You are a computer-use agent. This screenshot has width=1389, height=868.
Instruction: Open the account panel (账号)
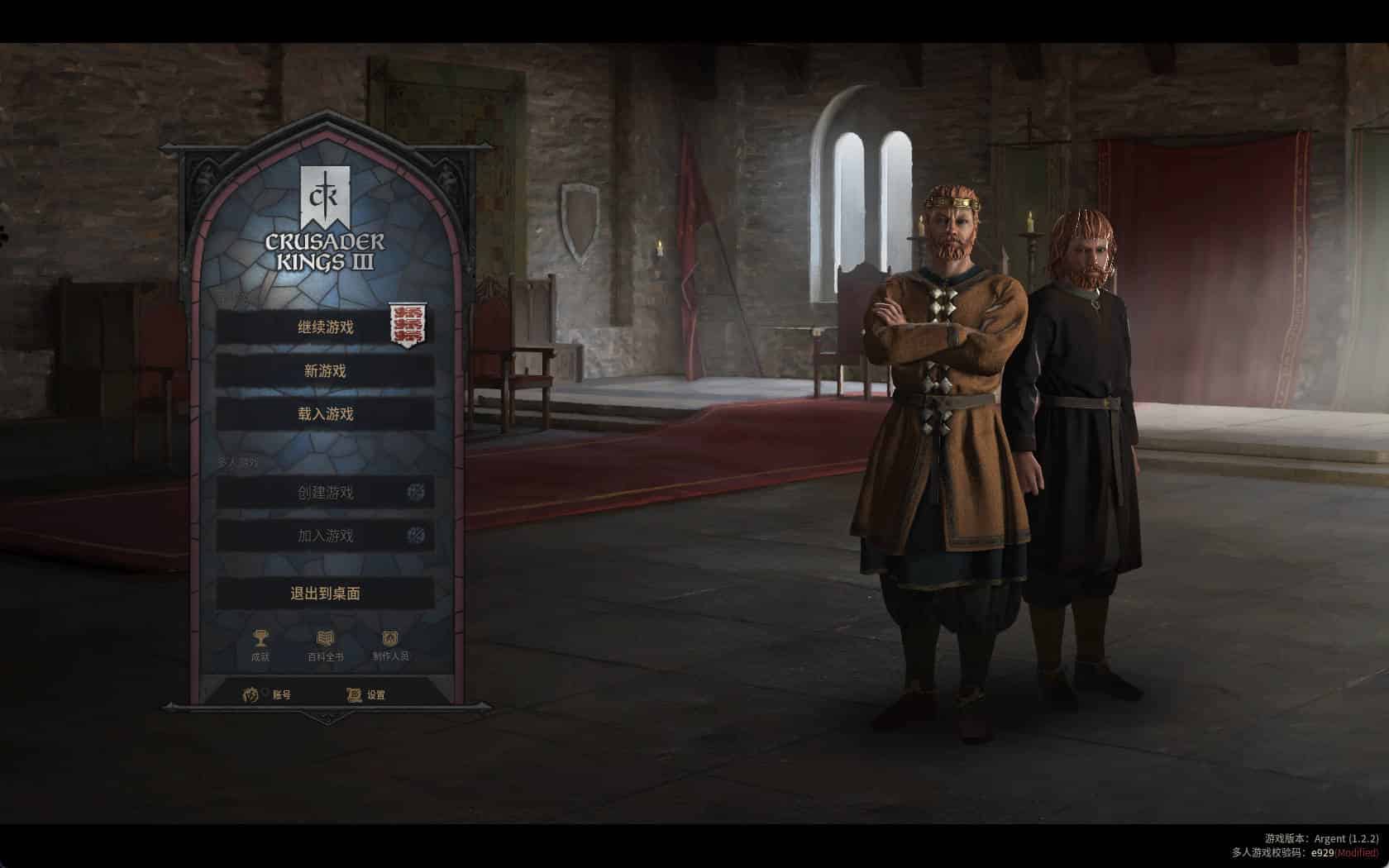coord(268,694)
